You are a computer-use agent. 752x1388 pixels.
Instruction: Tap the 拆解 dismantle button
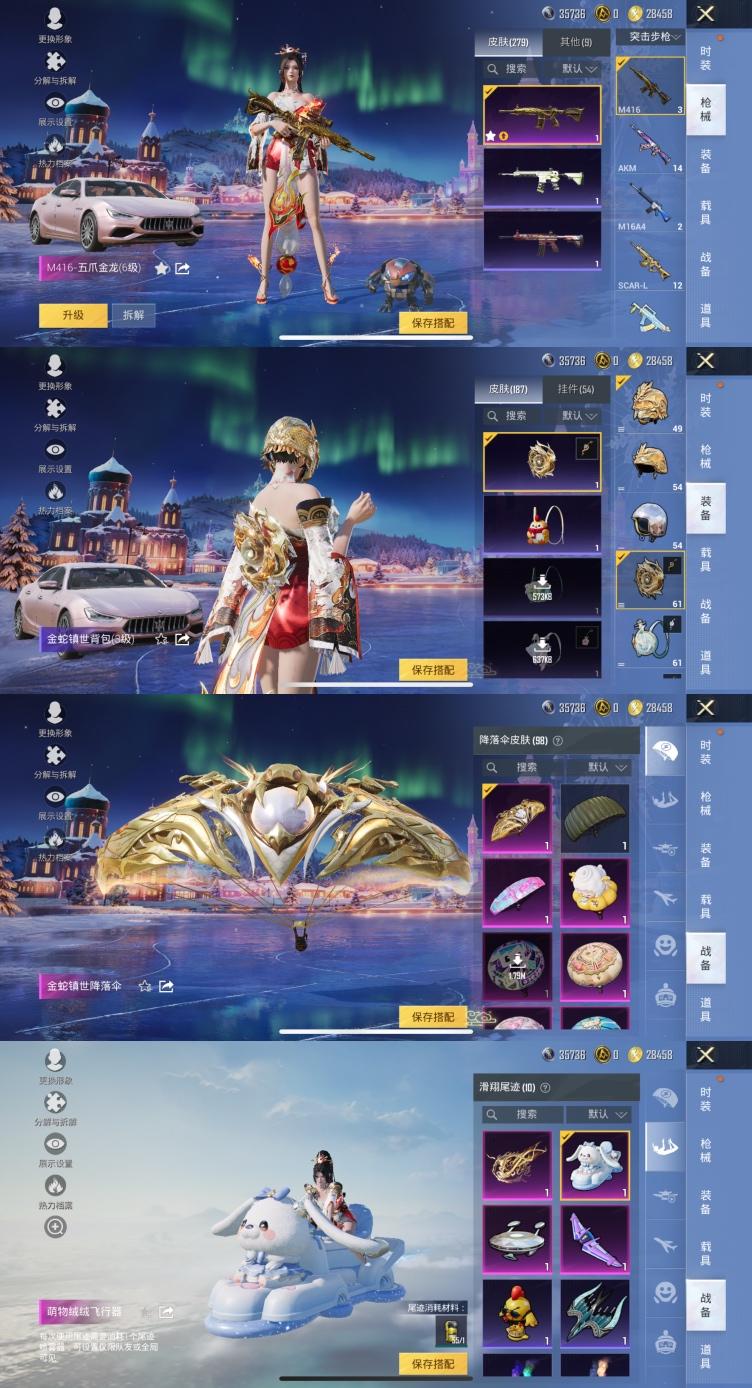[x=133, y=315]
